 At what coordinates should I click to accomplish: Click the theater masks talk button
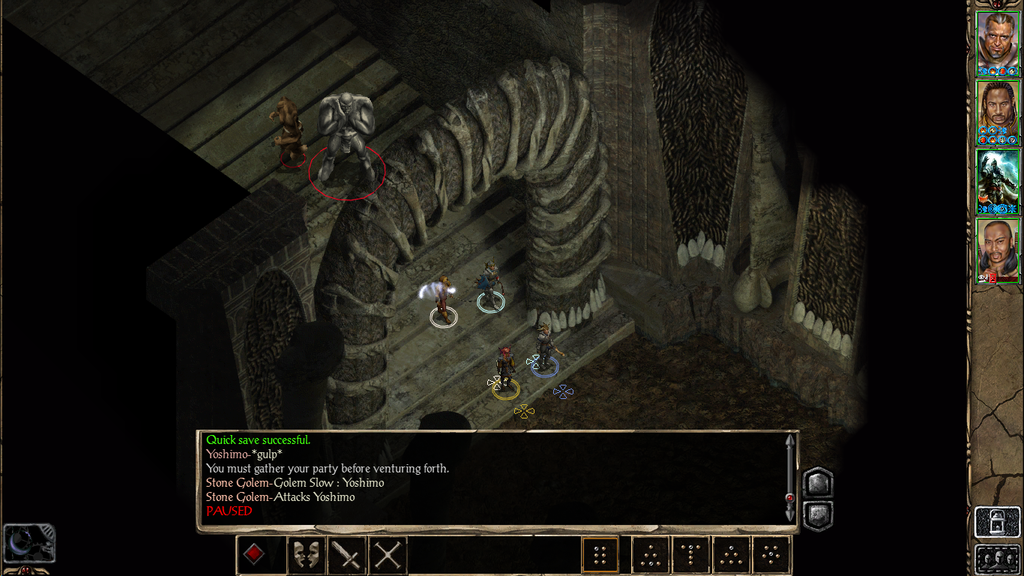[x=304, y=555]
